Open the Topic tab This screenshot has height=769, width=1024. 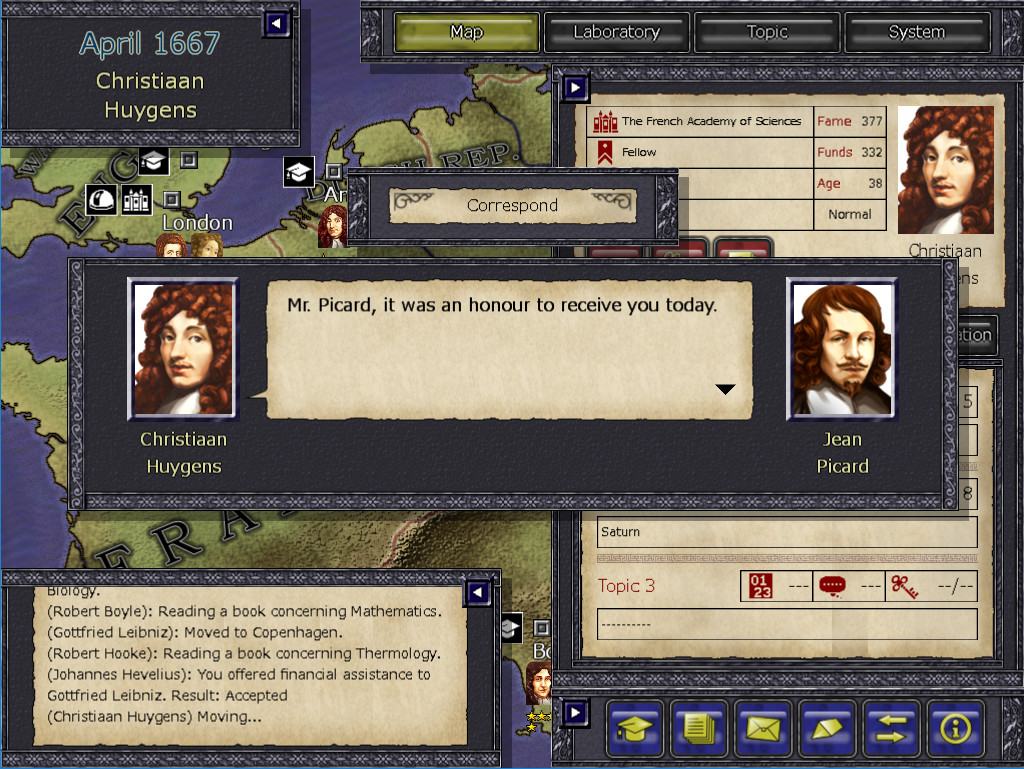click(767, 32)
